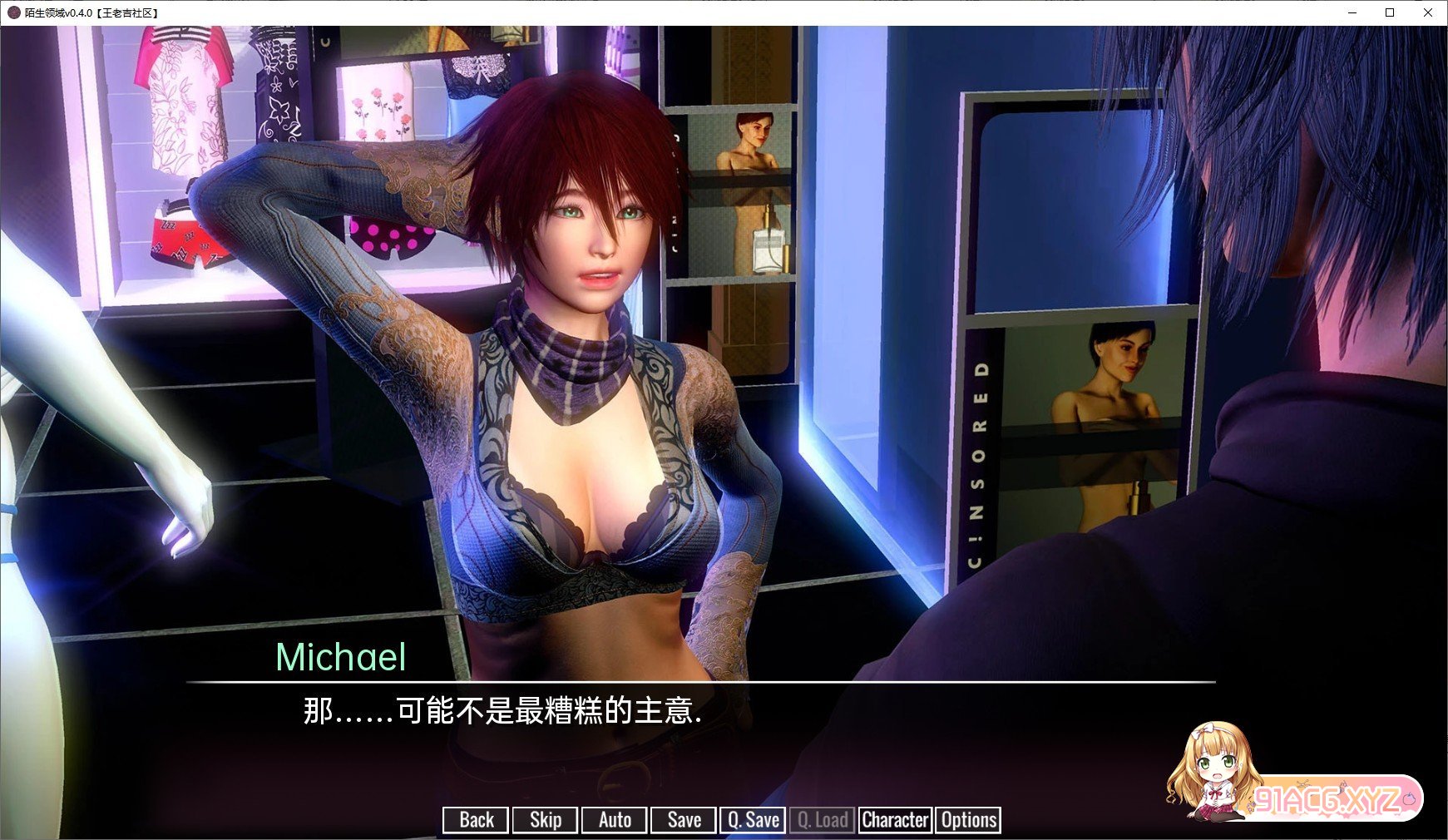Open the Character screen
This screenshot has width=1448, height=840.
tap(895, 820)
